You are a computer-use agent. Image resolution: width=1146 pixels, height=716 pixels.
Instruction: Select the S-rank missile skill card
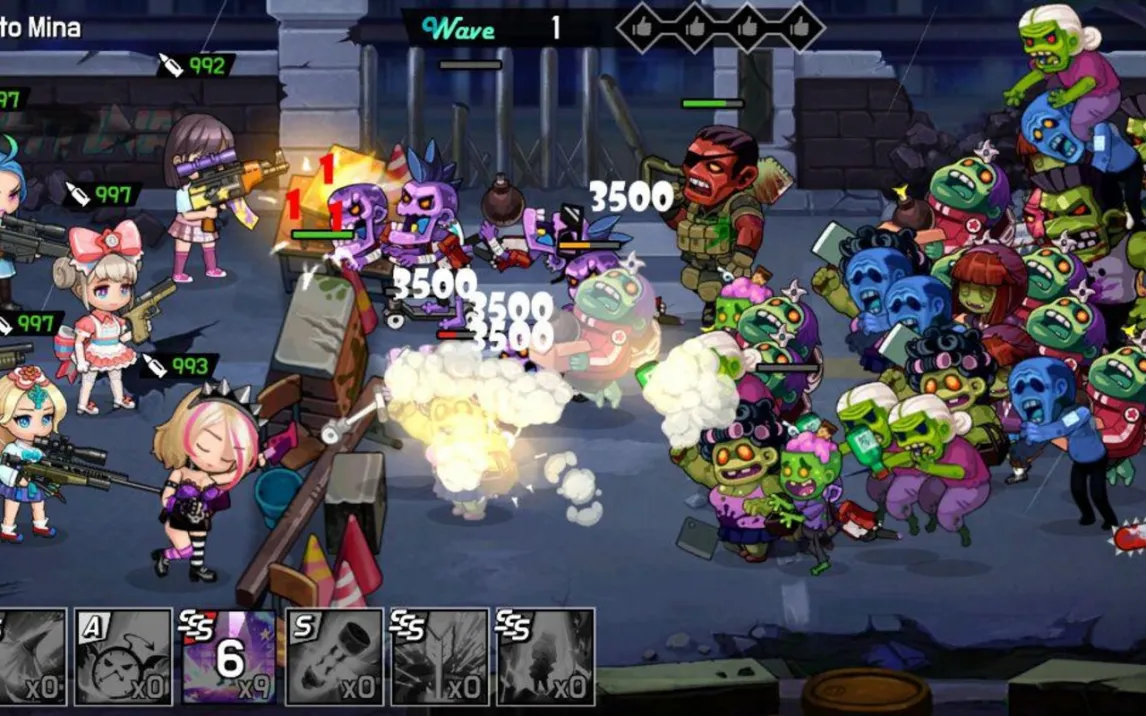[x=334, y=657]
